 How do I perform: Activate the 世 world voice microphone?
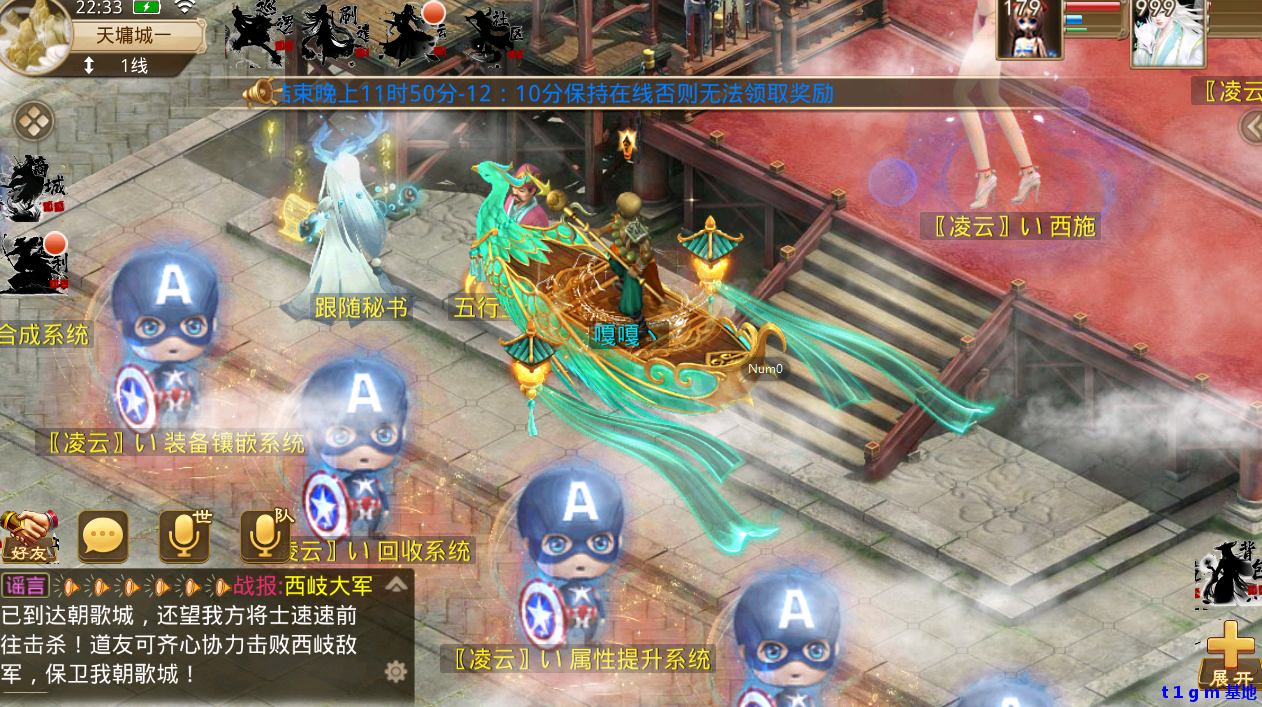coord(185,537)
